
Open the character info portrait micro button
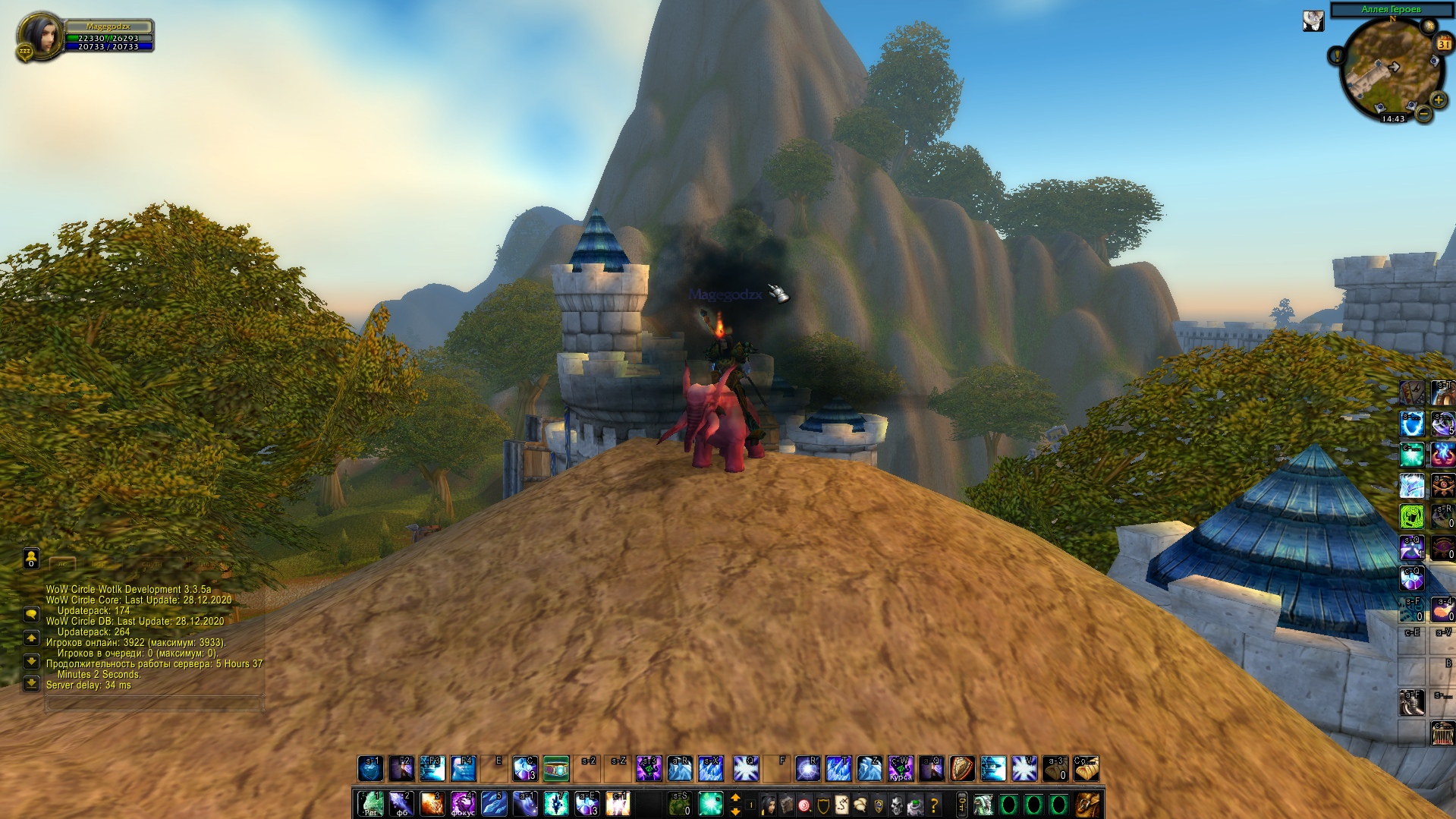click(768, 804)
